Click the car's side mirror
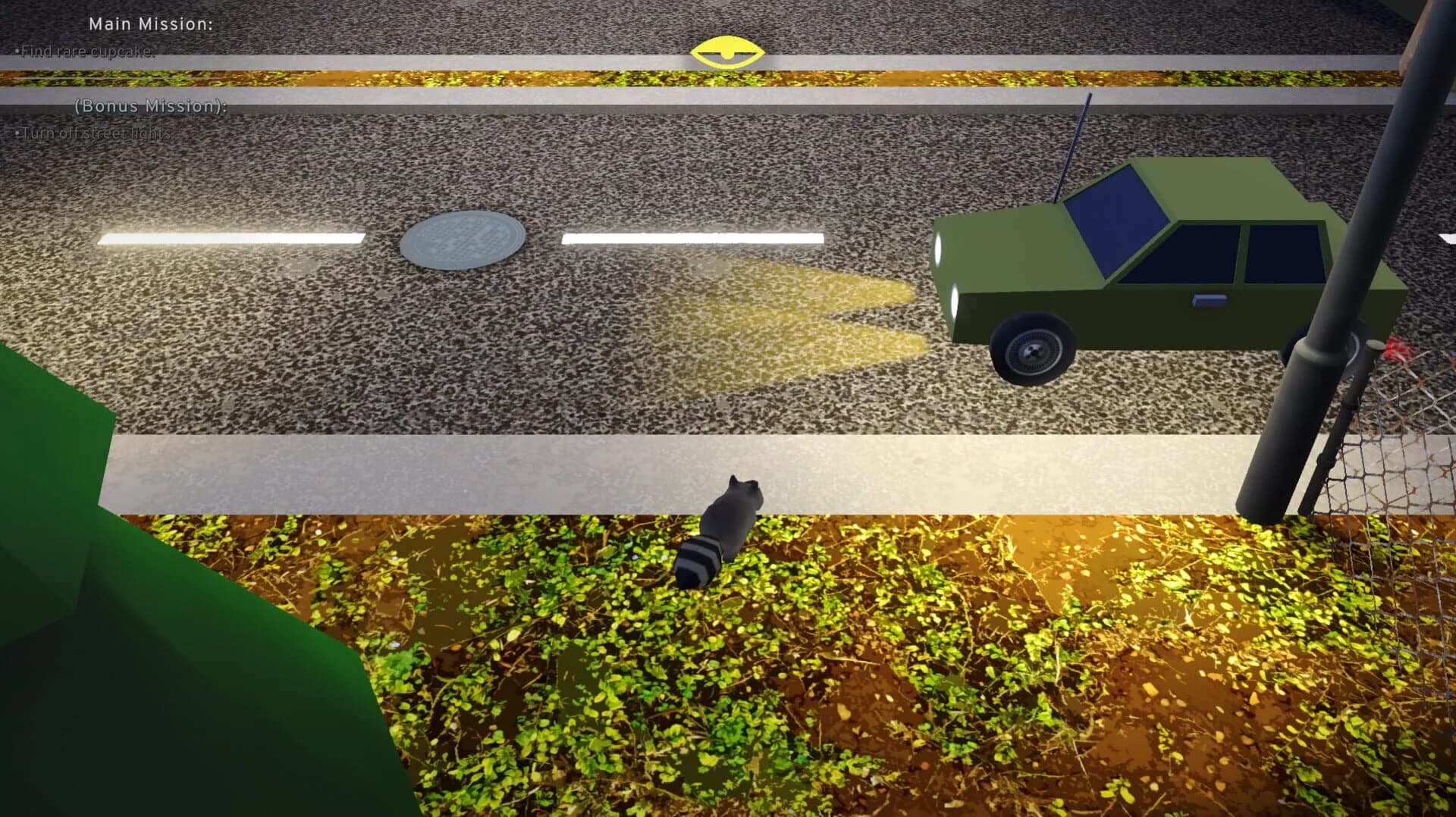 point(1209,300)
